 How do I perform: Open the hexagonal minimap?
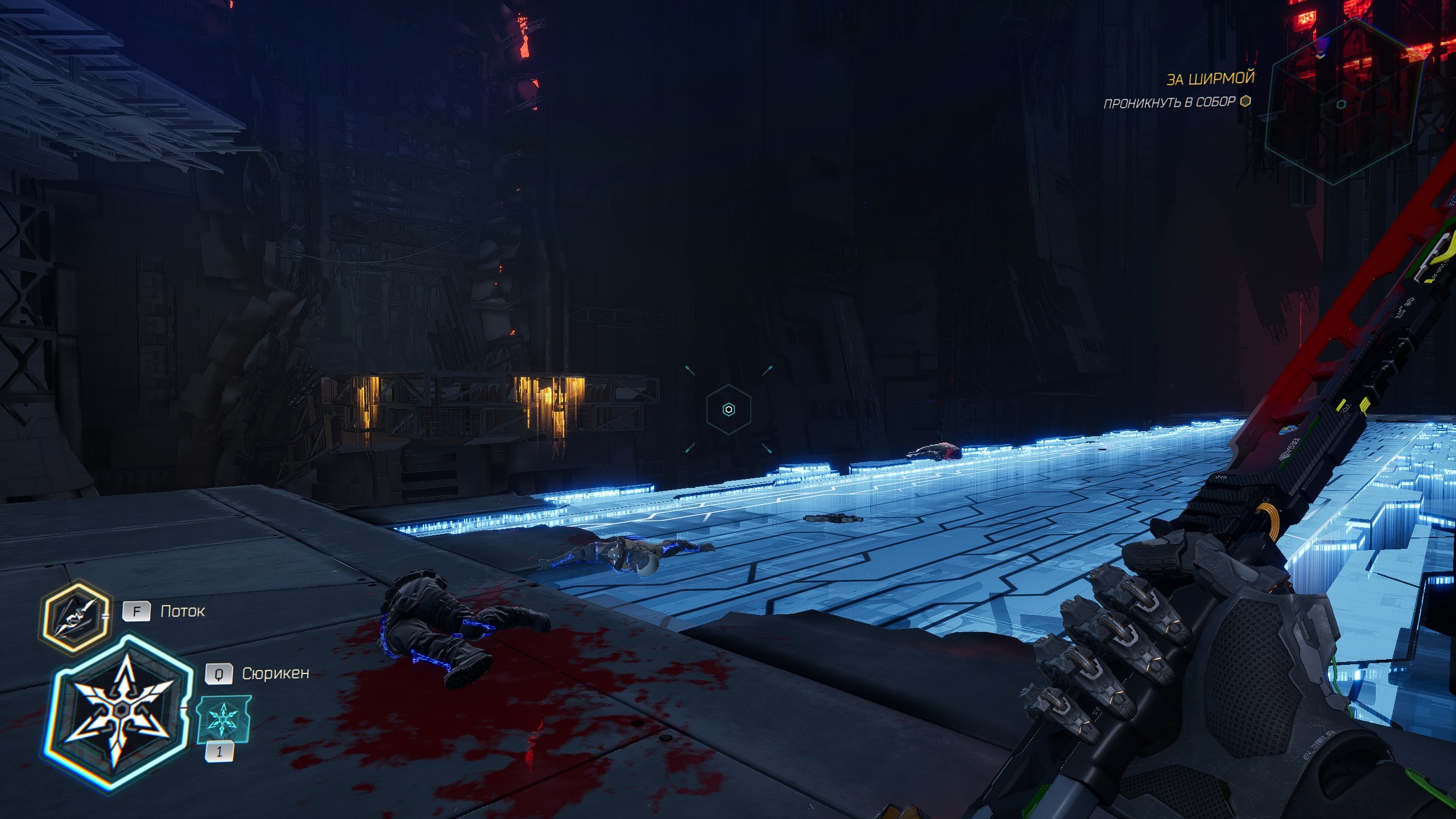click(x=1346, y=102)
